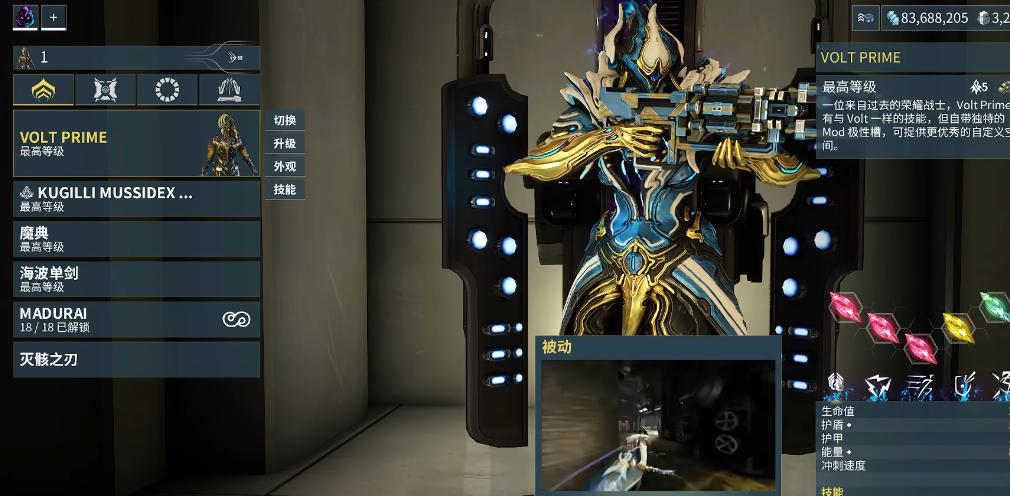Select the 海波单剑 melee slot
Viewport: 1010px width, 496px height.
[x=136, y=279]
